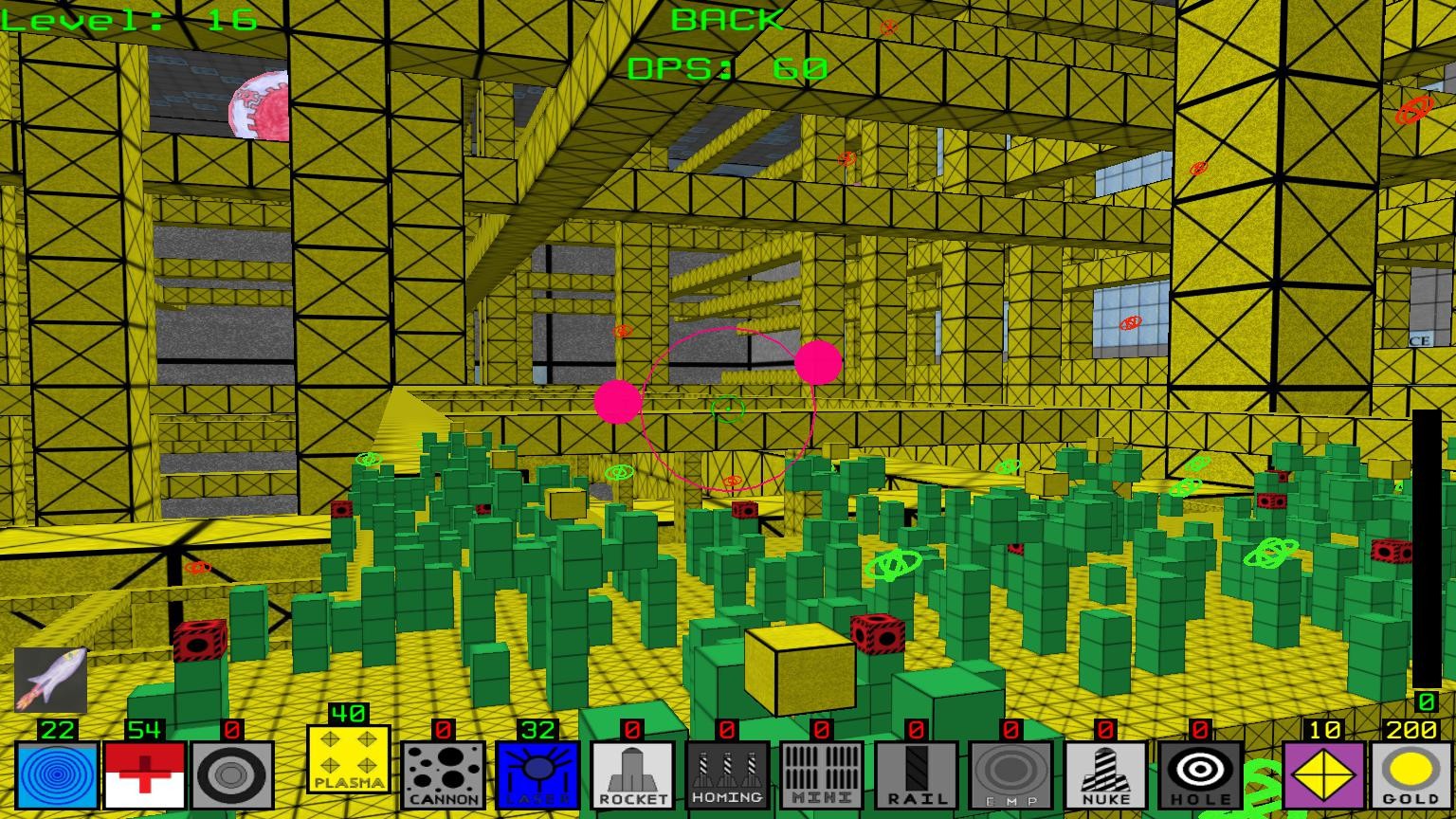Click the GOLD coin icon
Viewport: 1456px width, 819px height.
coord(1410,775)
